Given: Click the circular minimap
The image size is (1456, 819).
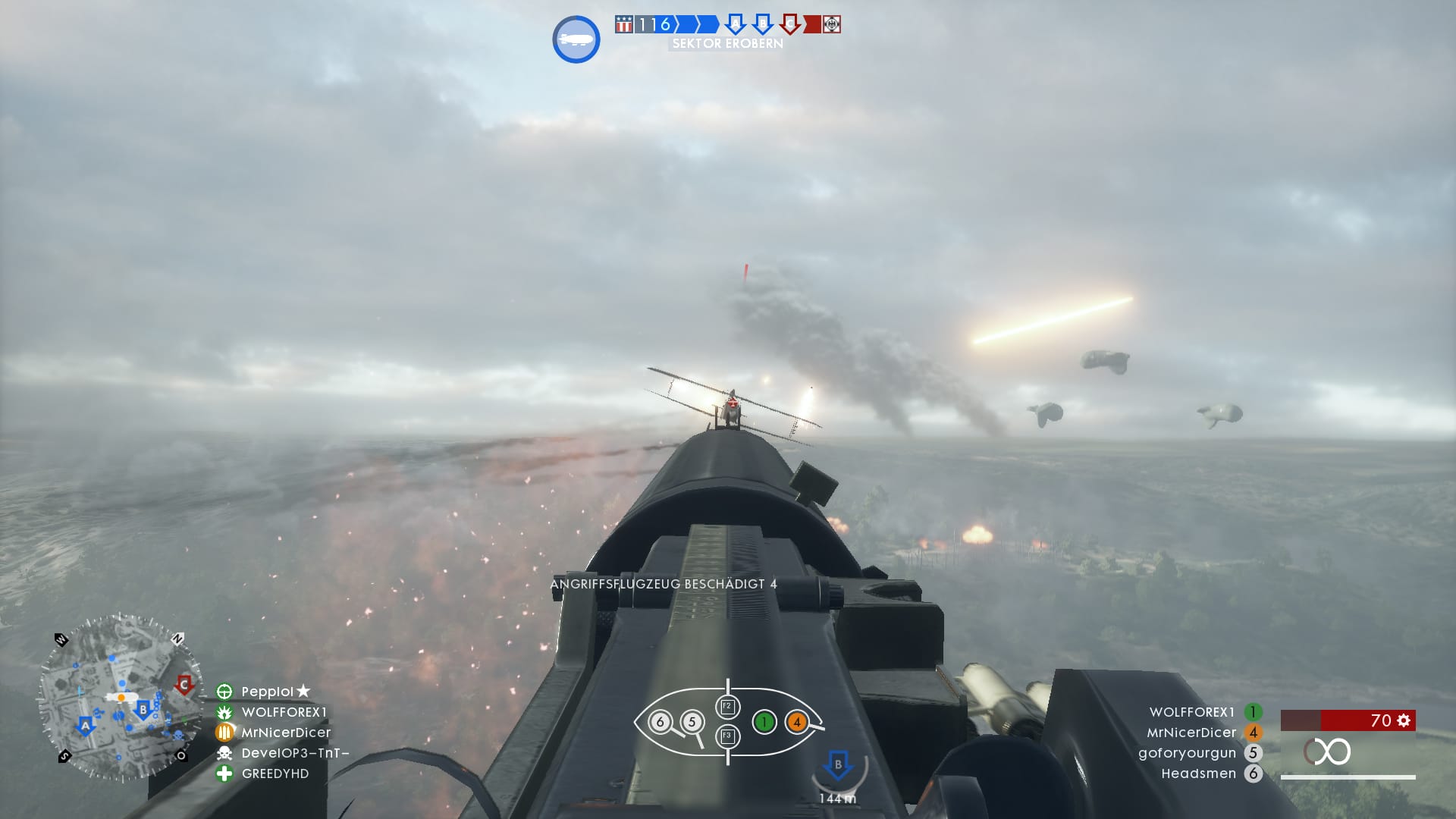Looking at the screenshot, I should tap(121, 698).
